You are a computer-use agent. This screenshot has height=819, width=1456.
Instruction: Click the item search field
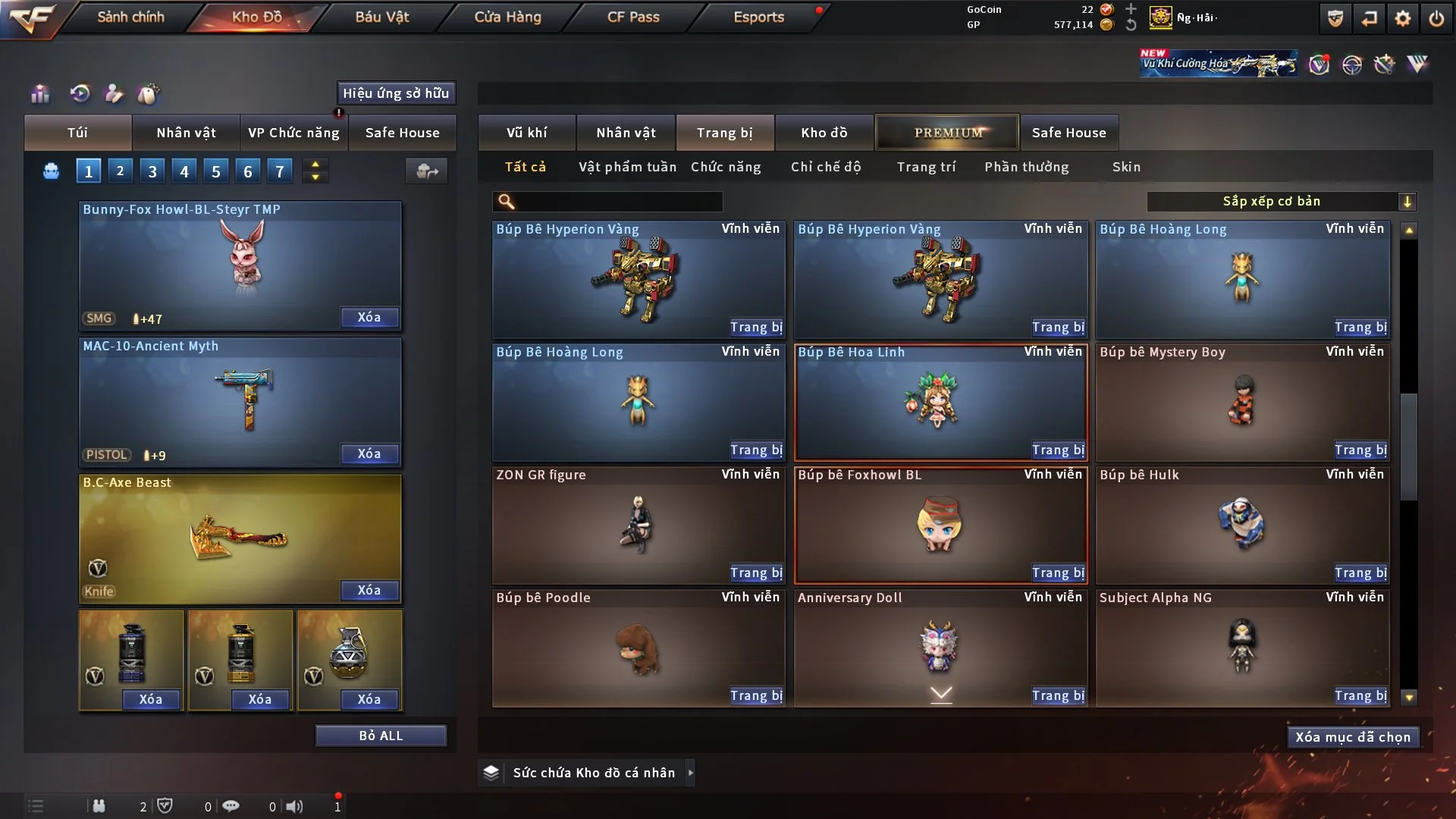coord(618,202)
